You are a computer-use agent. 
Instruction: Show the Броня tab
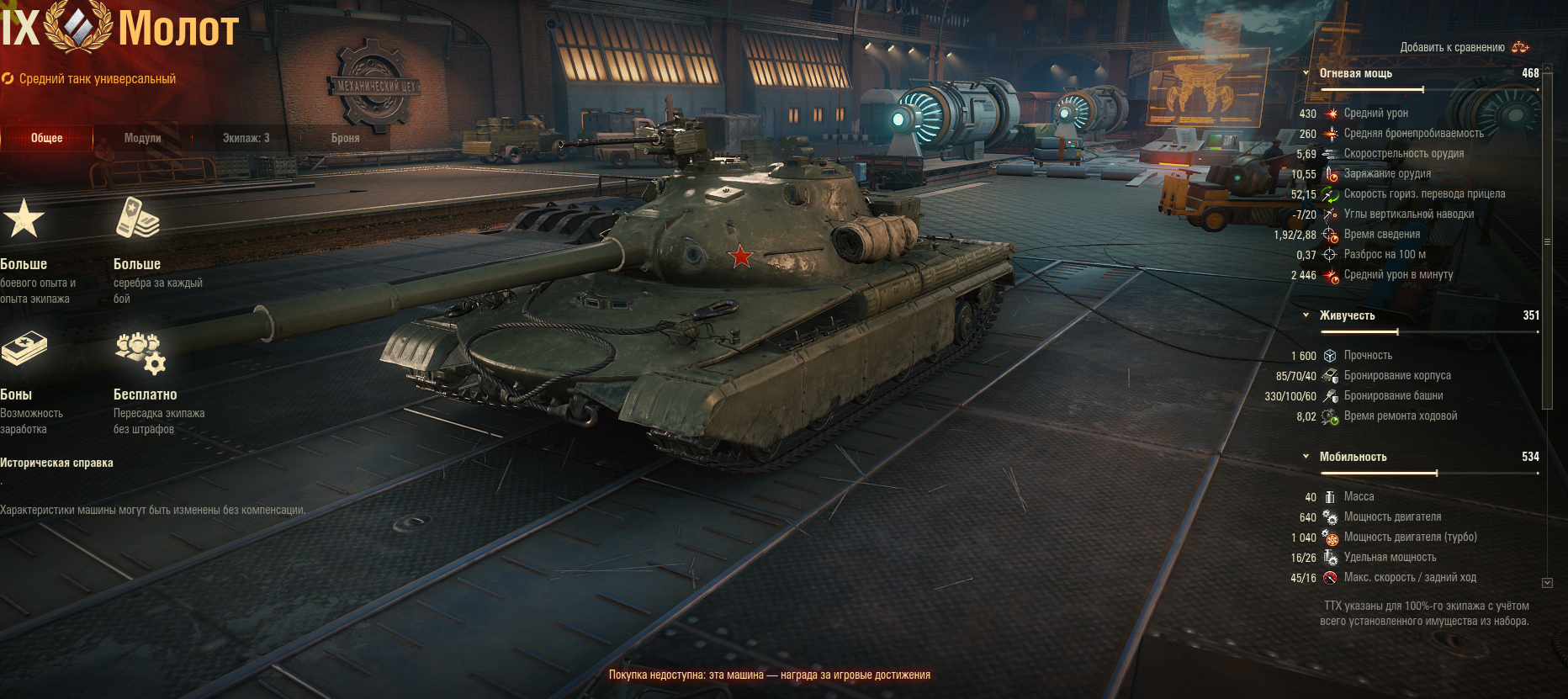(345, 138)
